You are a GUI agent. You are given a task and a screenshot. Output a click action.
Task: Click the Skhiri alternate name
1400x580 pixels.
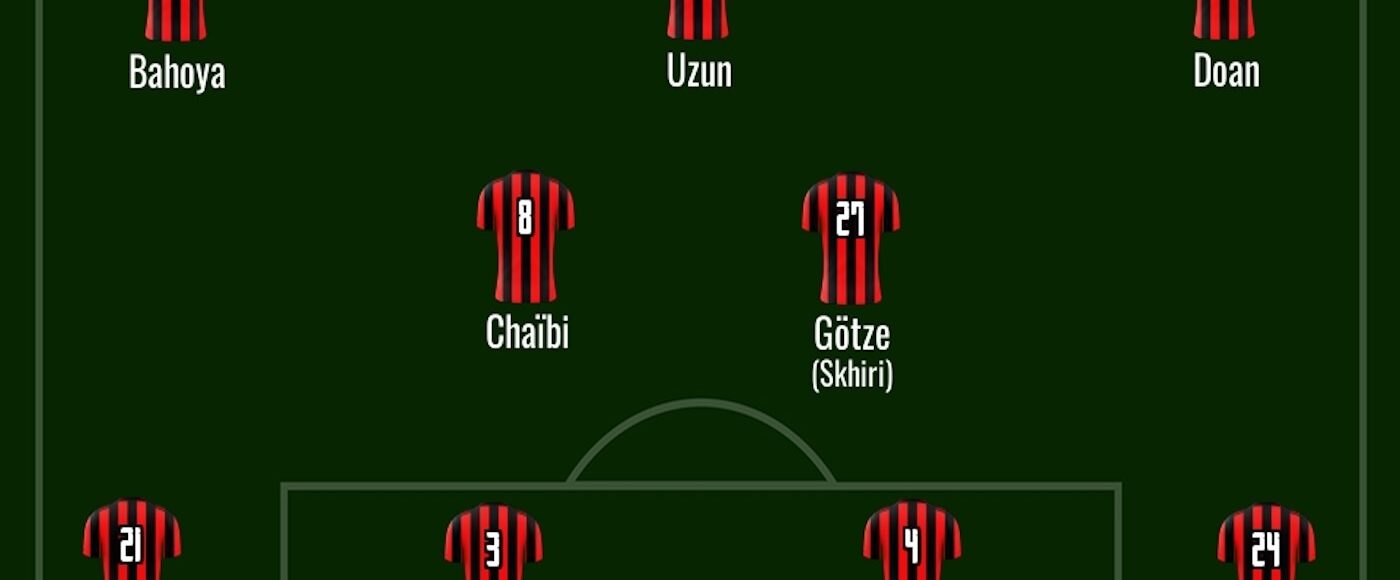[851, 375]
